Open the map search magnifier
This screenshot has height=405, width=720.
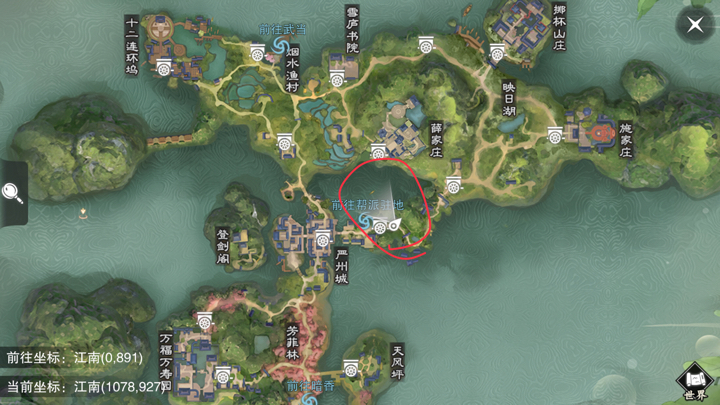coord(13,192)
